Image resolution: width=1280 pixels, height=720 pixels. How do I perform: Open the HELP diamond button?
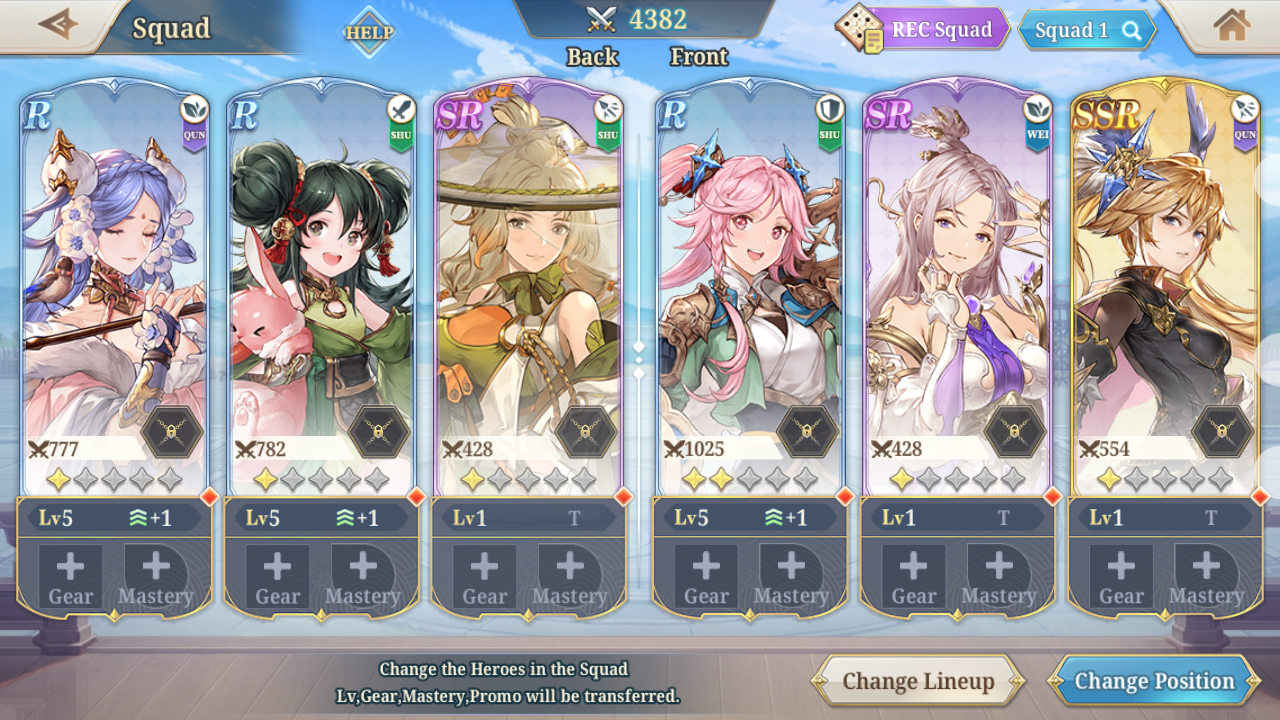(x=369, y=32)
